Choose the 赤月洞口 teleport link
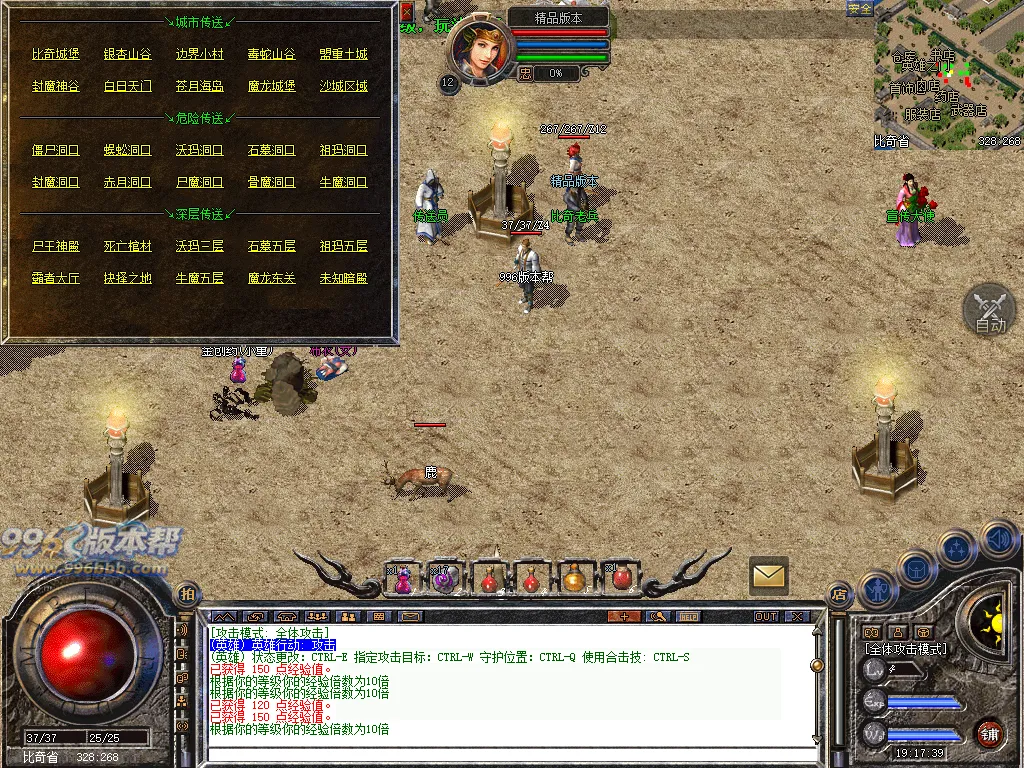This screenshot has width=1024, height=768. [x=127, y=182]
